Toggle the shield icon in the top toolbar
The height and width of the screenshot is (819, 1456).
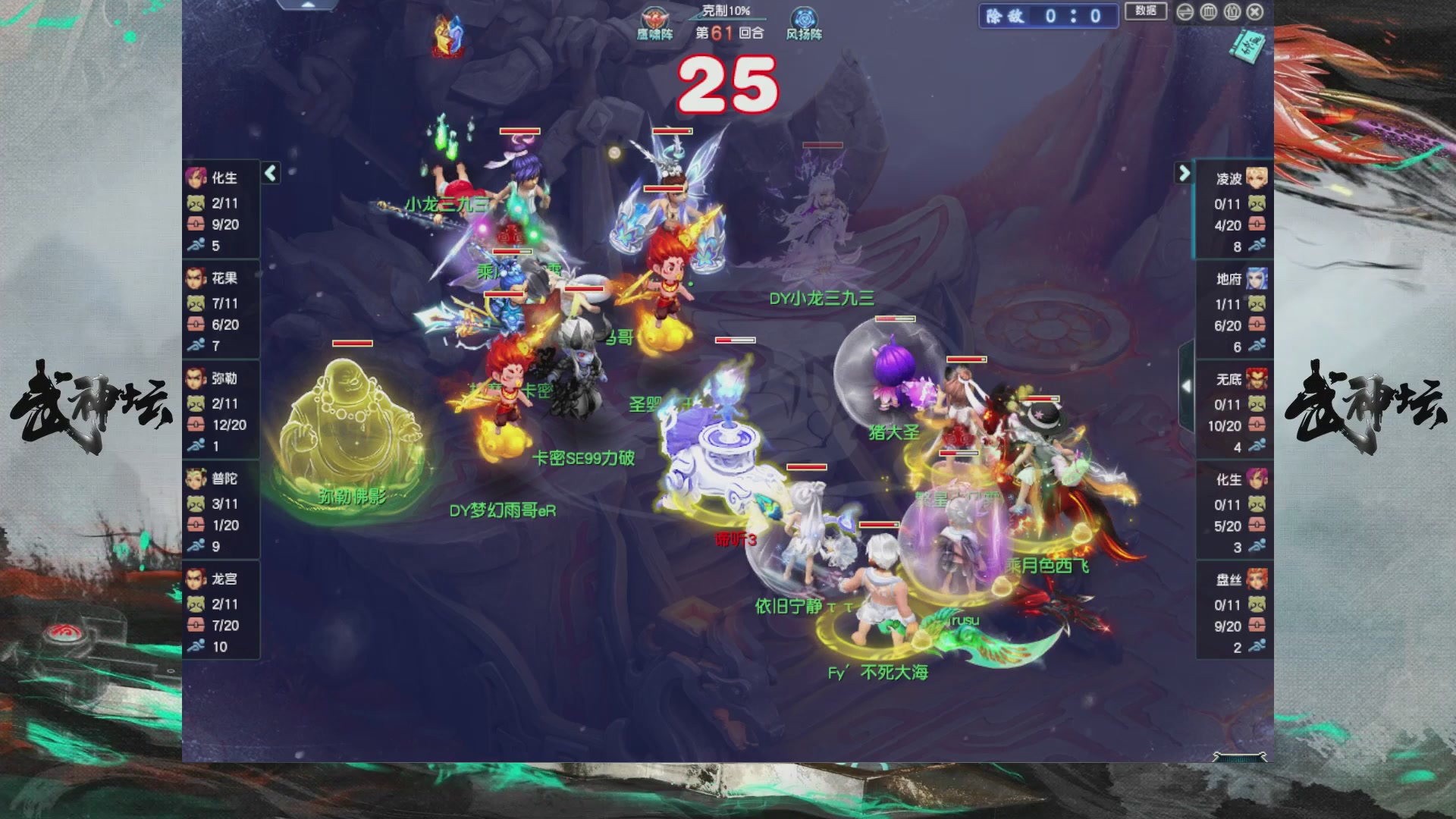click(1208, 13)
